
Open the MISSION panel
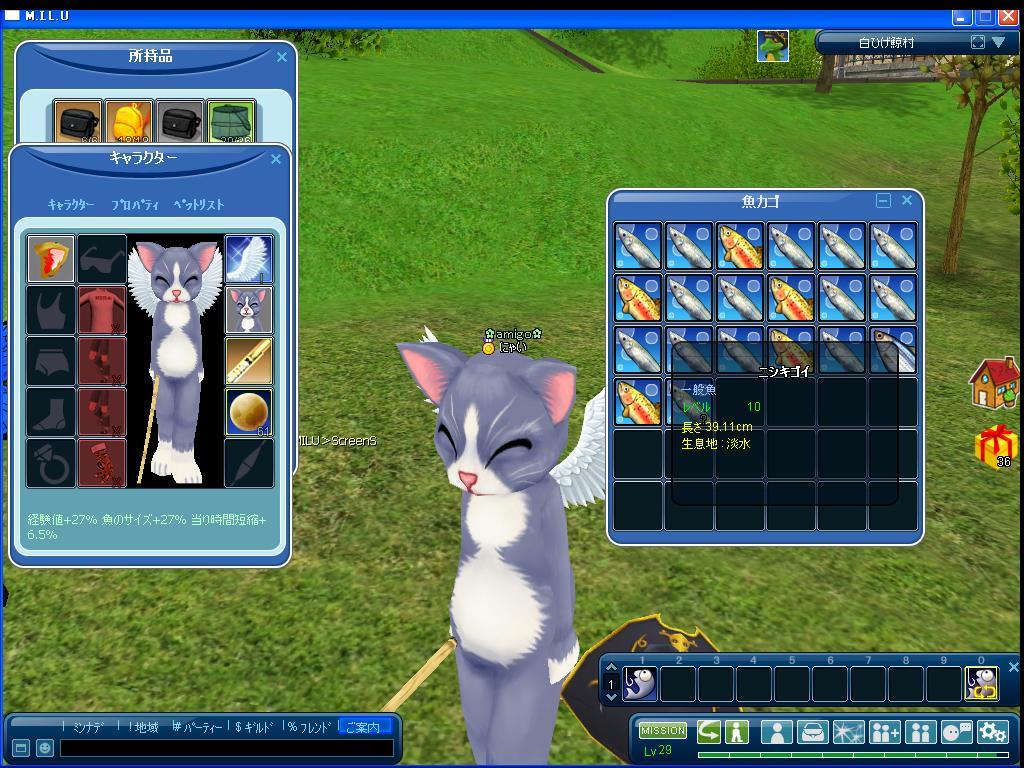tap(663, 731)
